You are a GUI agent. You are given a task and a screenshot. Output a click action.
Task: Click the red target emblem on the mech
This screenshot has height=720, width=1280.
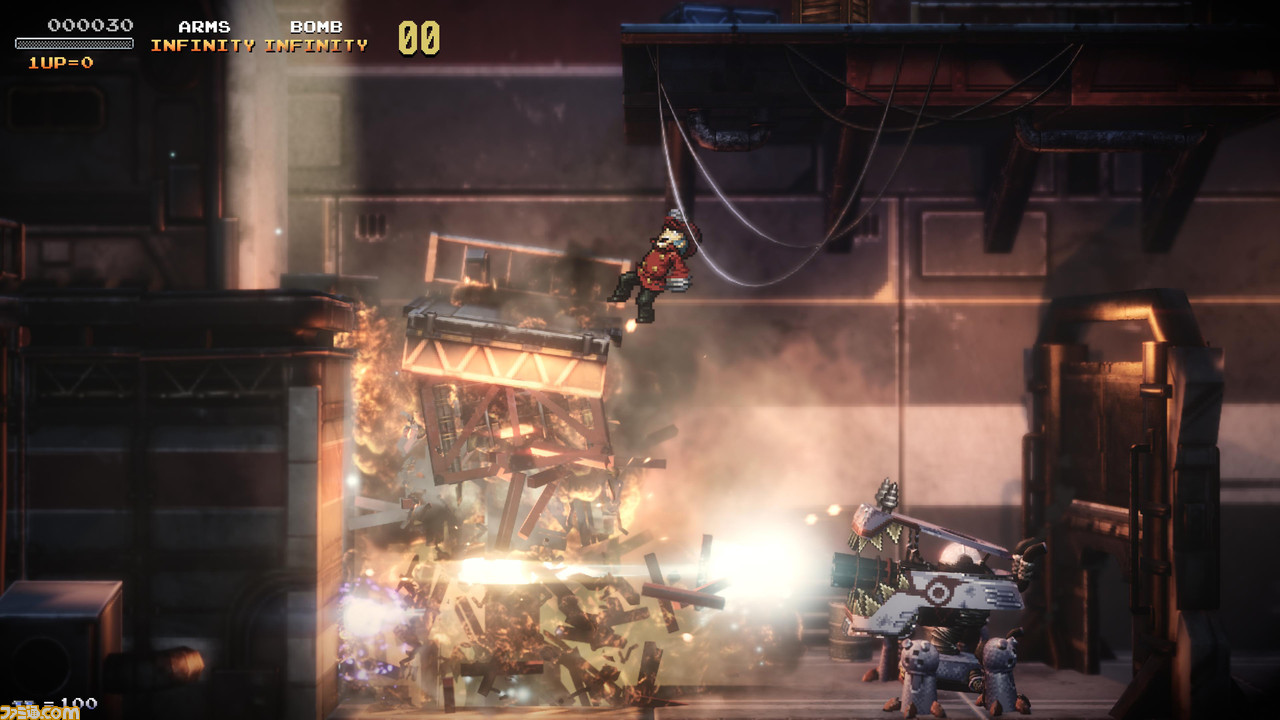click(941, 589)
